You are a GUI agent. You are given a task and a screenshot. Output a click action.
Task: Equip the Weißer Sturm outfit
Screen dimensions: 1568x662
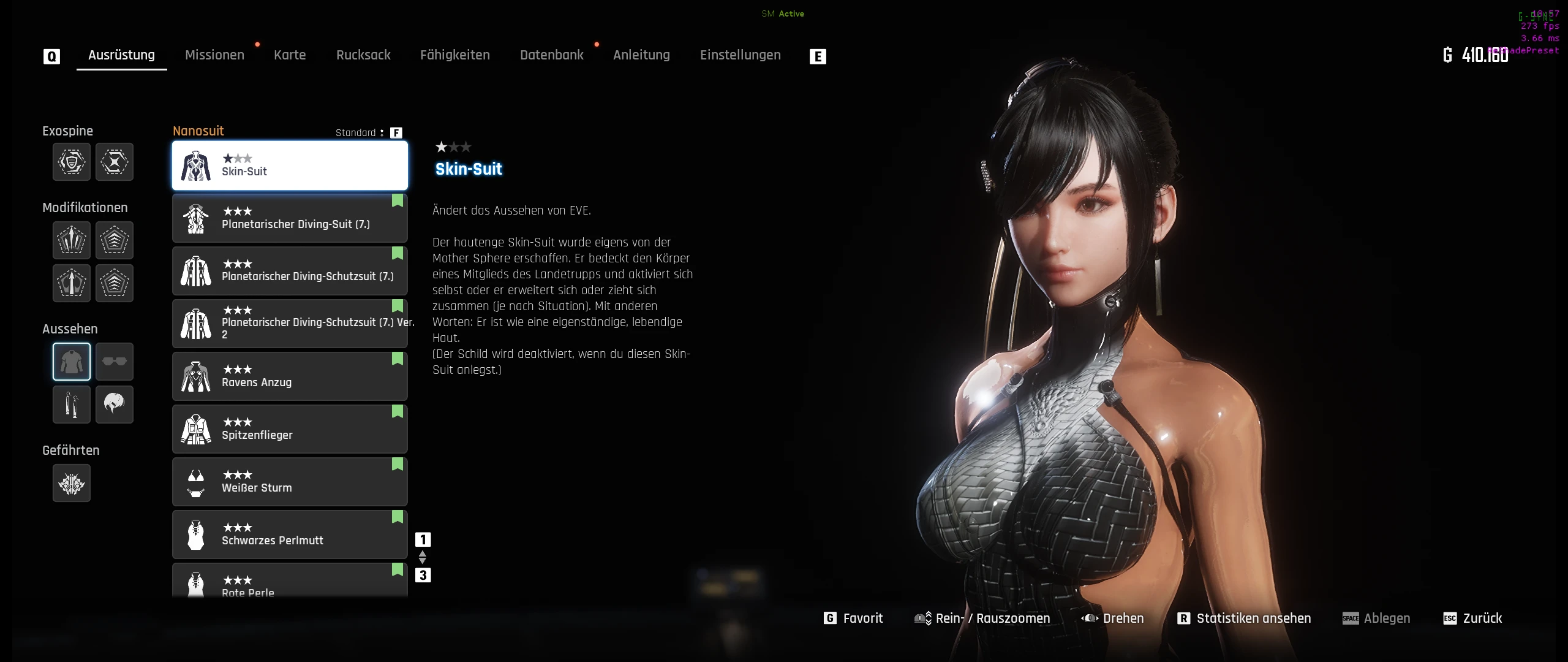pyautogui.click(x=290, y=482)
